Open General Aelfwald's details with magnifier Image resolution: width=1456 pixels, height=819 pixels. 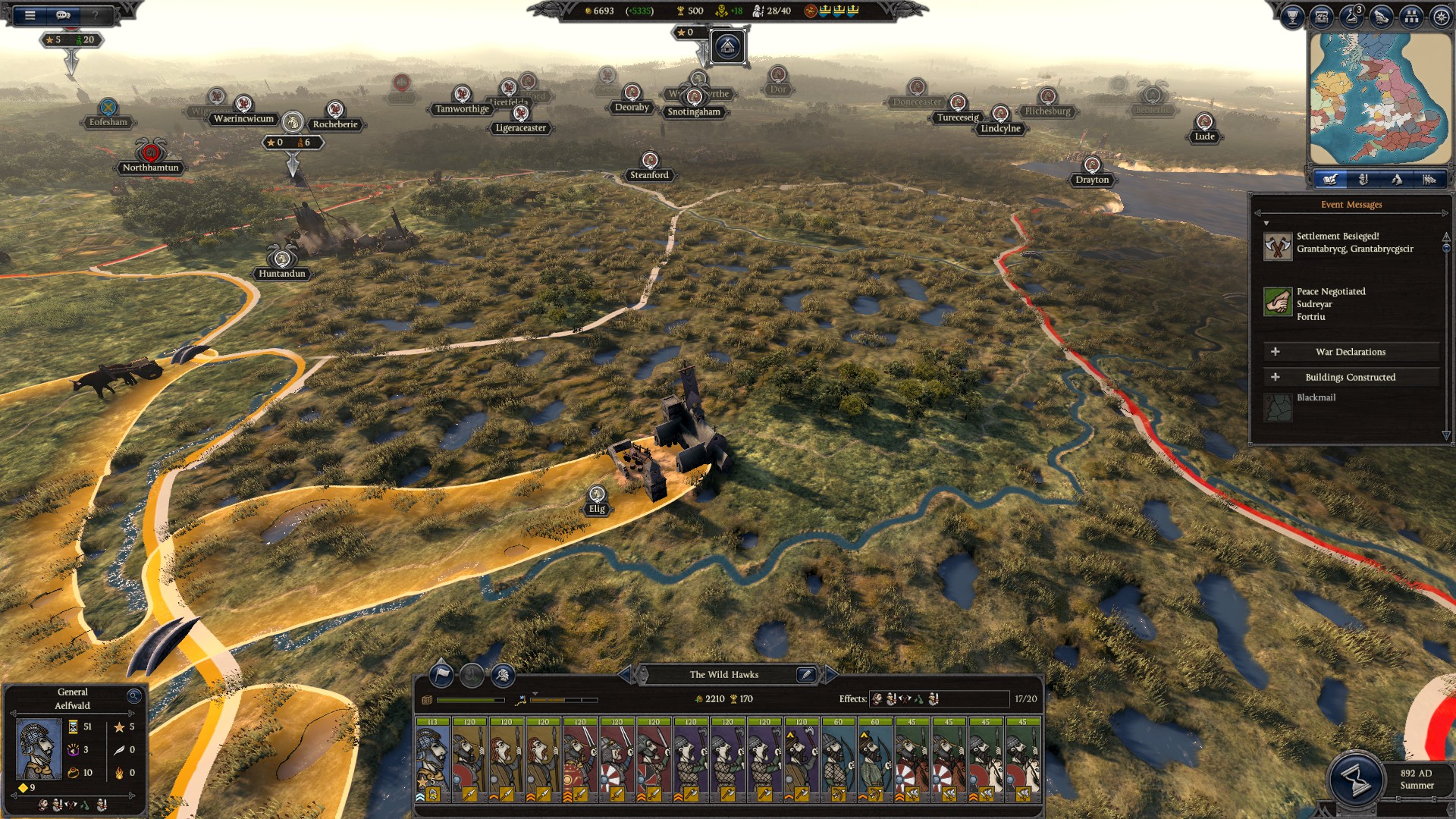(x=134, y=695)
